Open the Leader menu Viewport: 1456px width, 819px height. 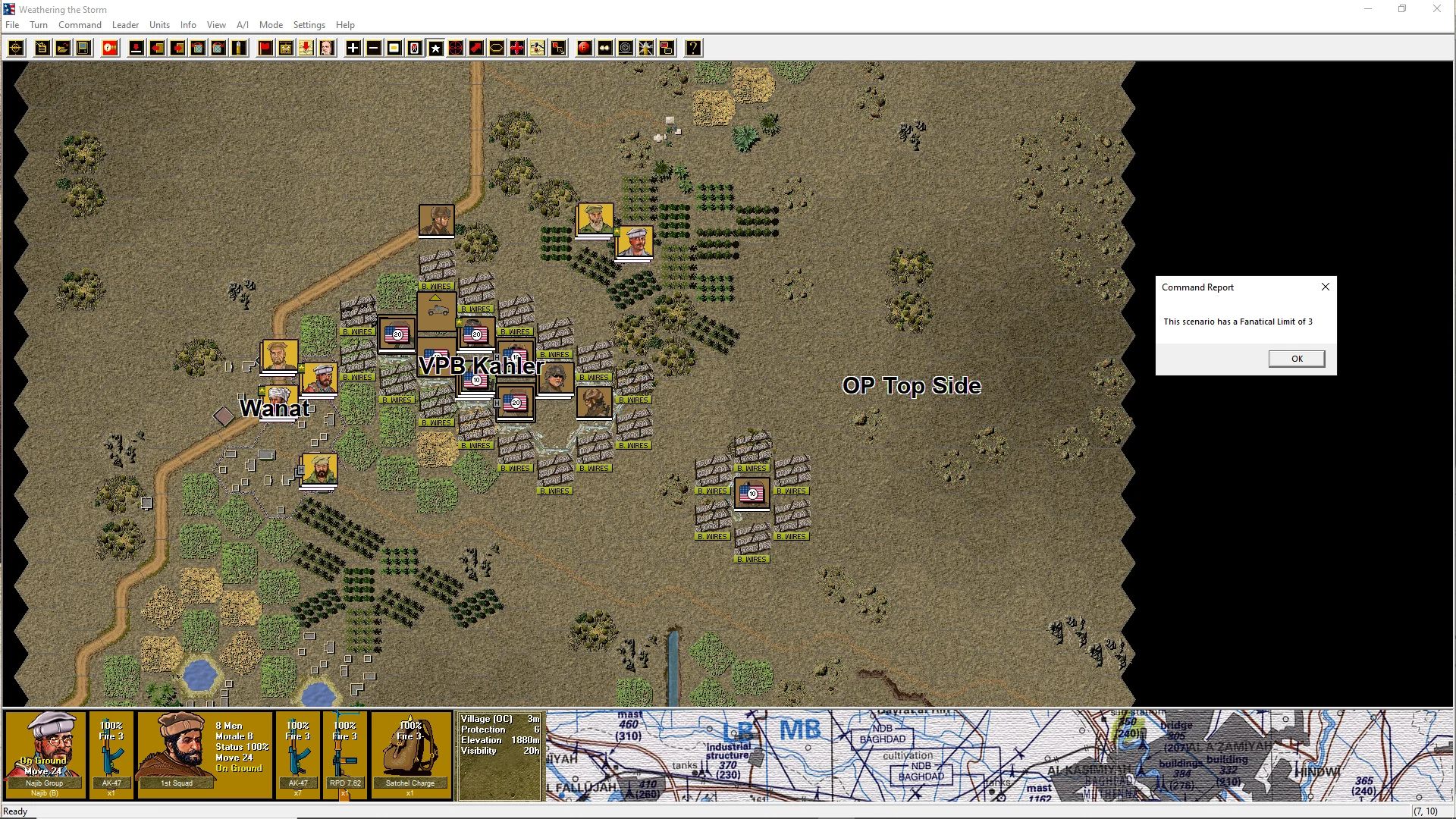(x=125, y=25)
